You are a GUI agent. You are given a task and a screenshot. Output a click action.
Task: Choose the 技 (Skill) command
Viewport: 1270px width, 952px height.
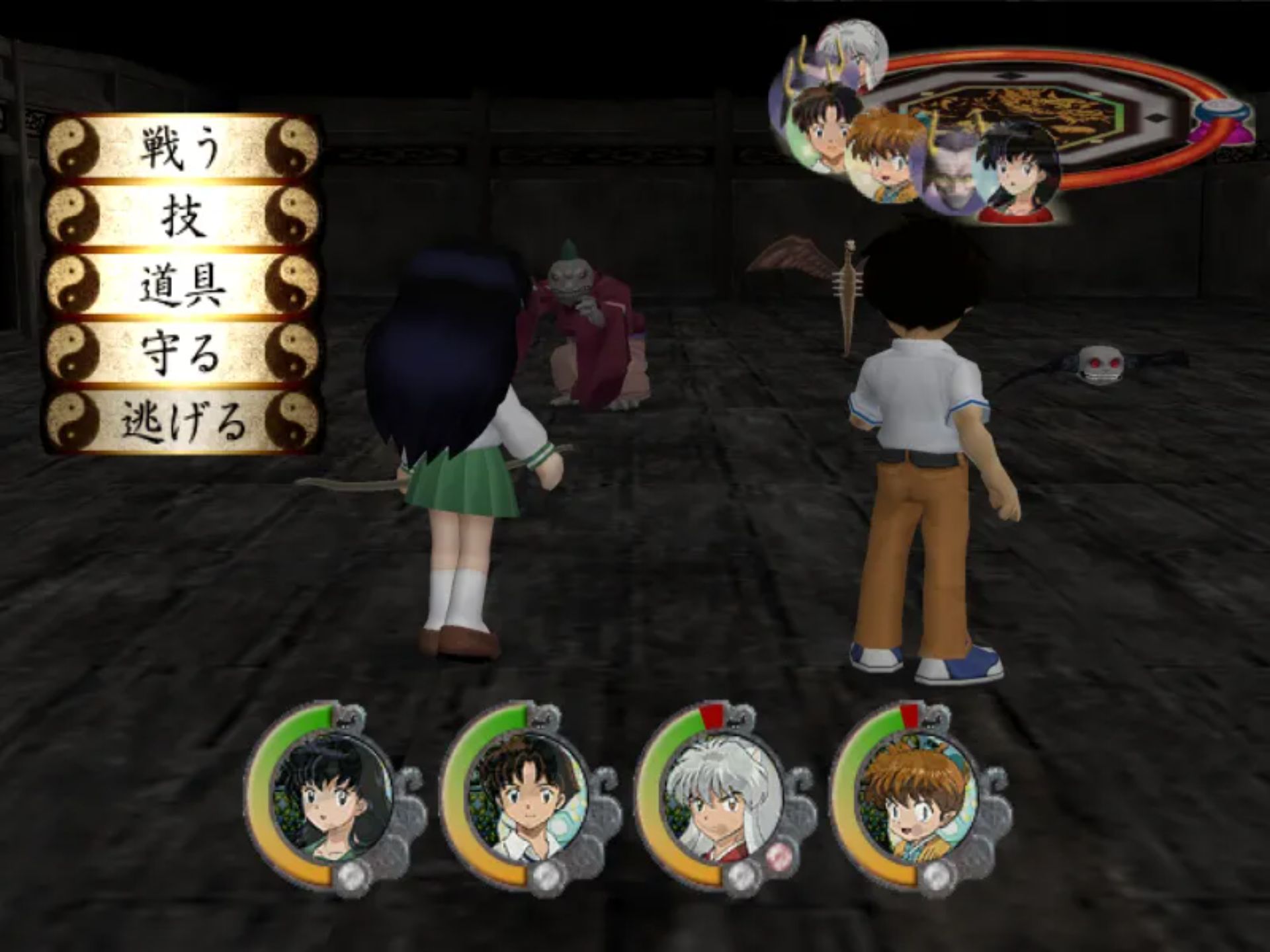click(182, 216)
